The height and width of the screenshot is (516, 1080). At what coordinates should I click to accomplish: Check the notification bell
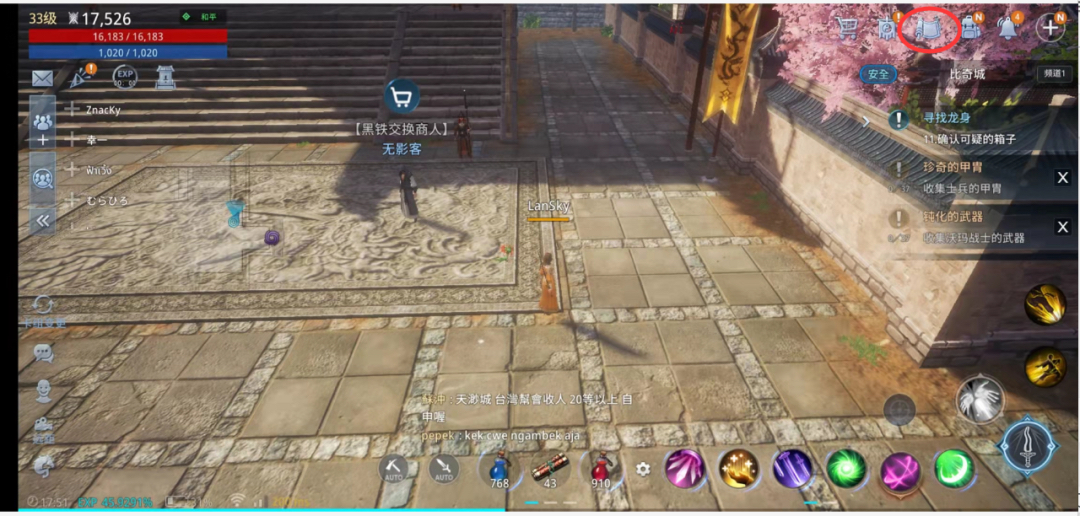coord(1008,28)
